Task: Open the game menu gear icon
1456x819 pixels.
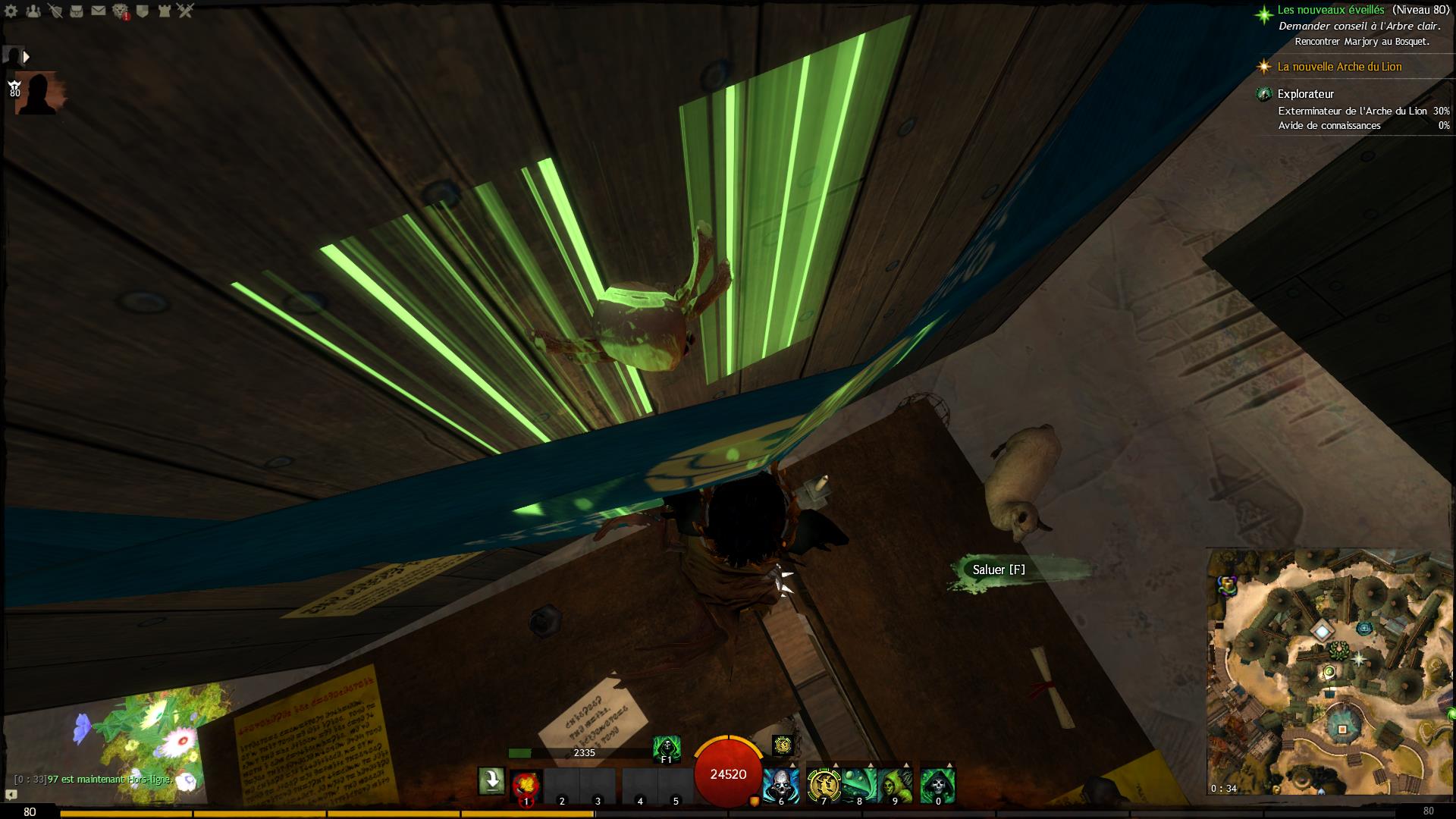Action: tap(11, 11)
